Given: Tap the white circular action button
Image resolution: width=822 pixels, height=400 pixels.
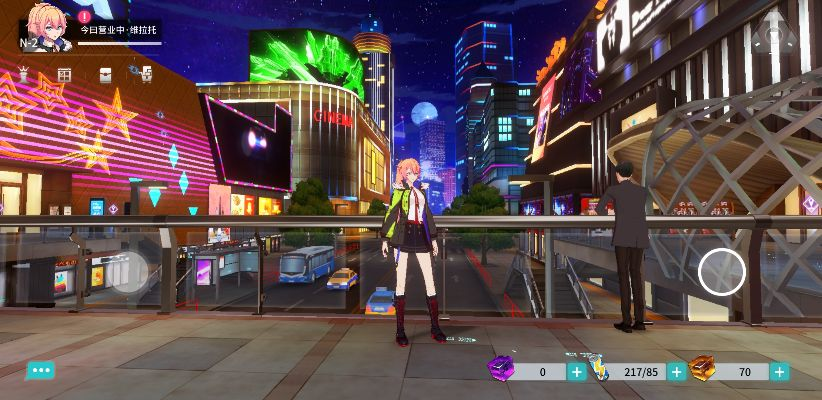Looking at the screenshot, I should (x=721, y=271).
